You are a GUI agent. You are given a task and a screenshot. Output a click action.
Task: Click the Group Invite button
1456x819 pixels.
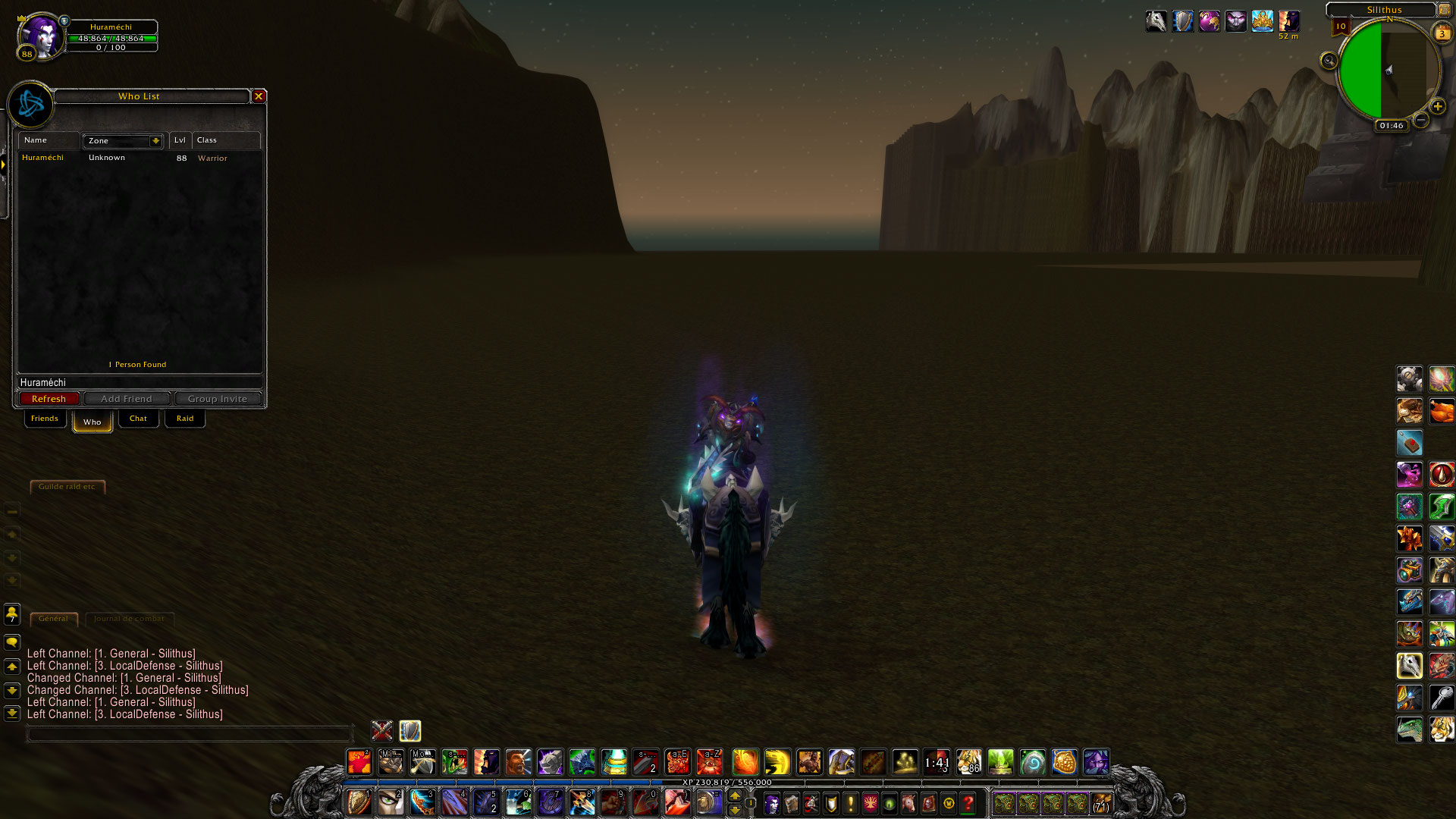pyautogui.click(x=218, y=398)
